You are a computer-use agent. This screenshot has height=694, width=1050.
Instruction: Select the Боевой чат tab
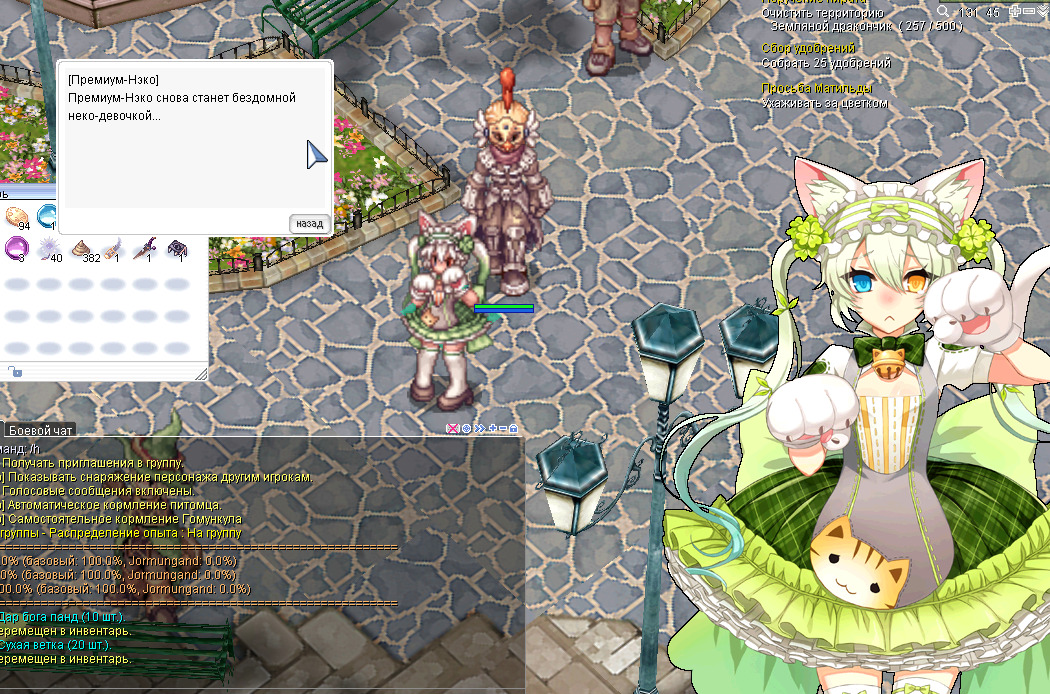pyautogui.click(x=39, y=430)
